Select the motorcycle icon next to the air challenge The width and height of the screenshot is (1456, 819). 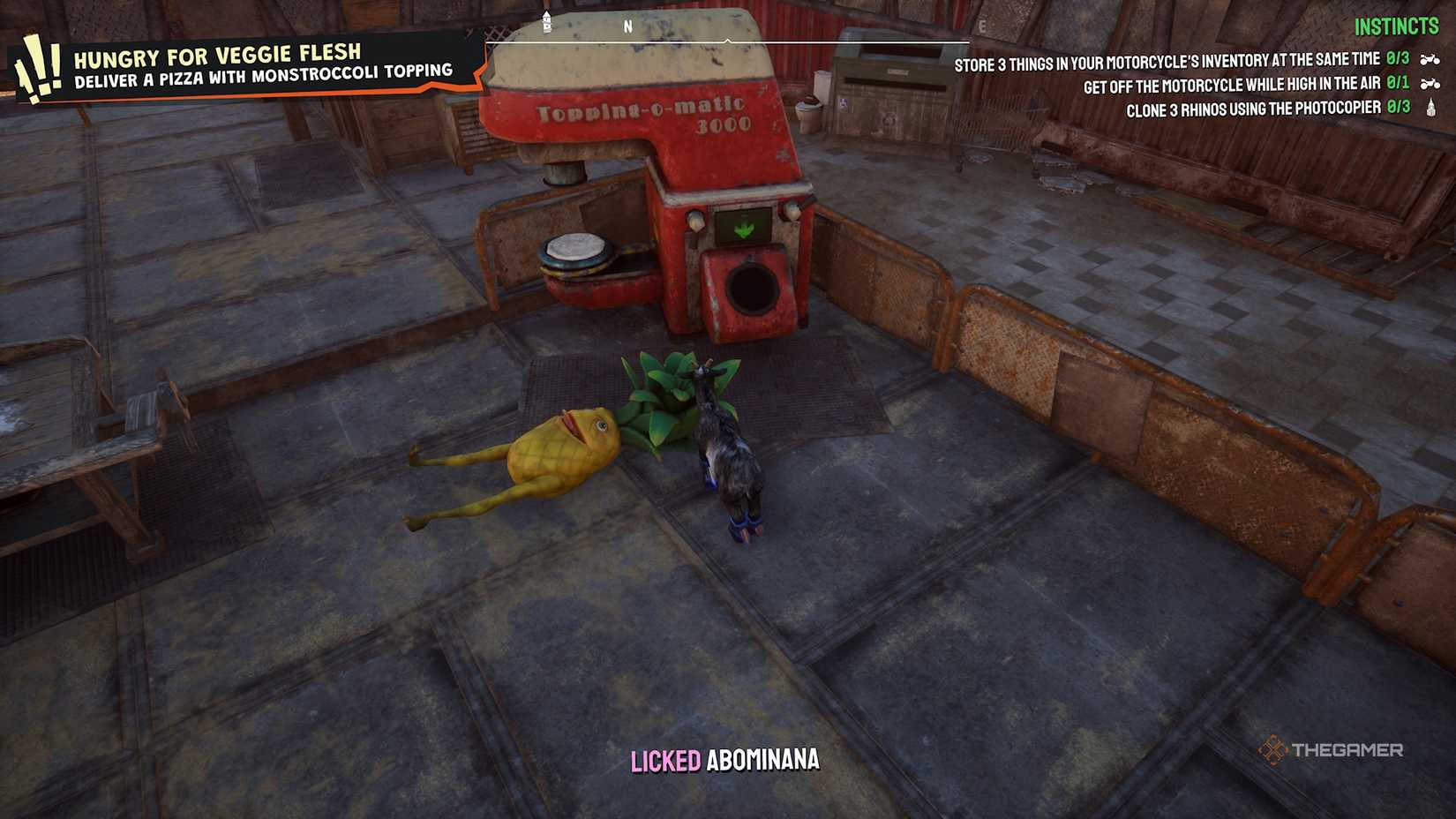1429,84
